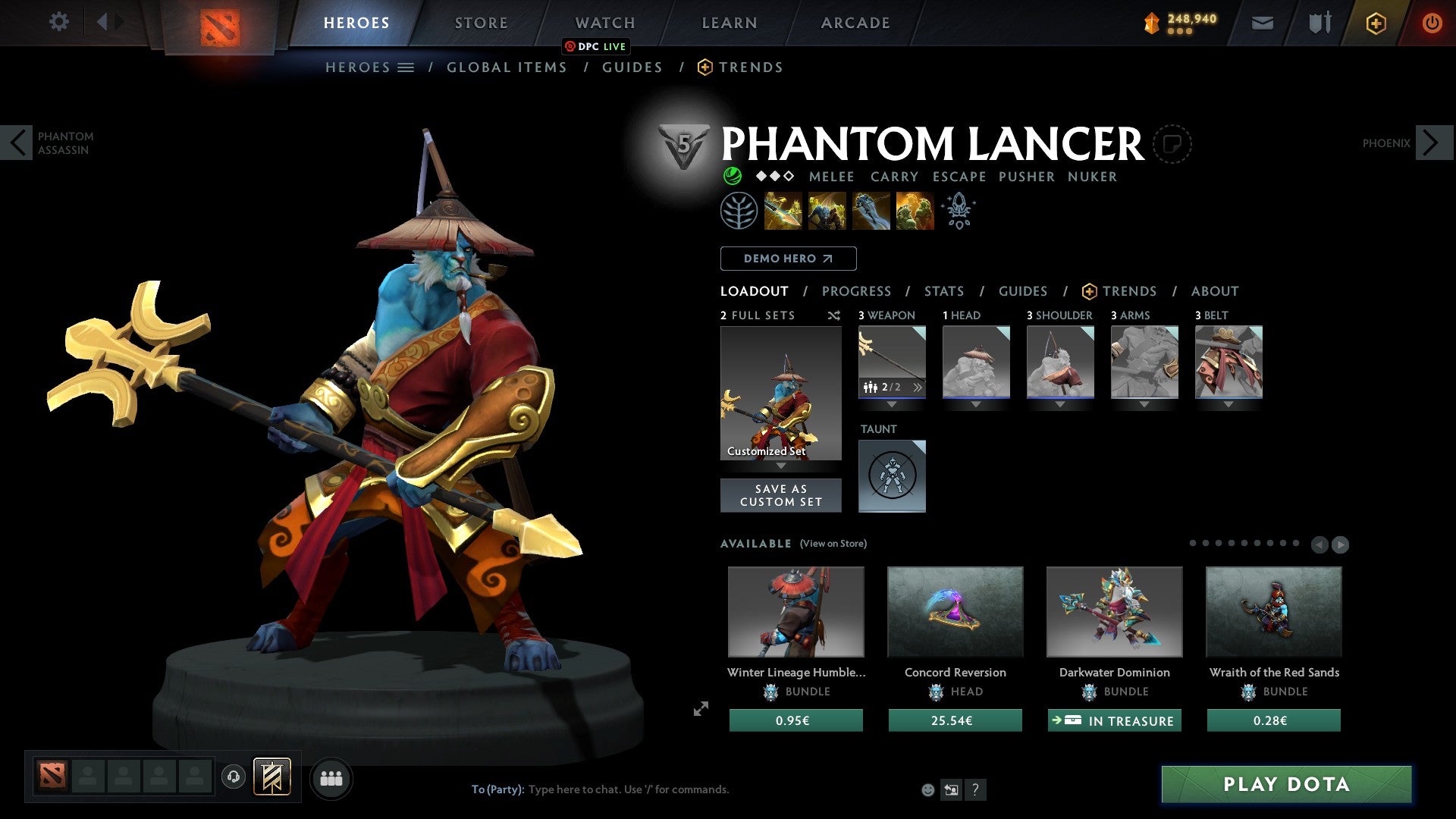1456x819 pixels.
Task: Switch to the STATS tab
Action: click(x=943, y=291)
